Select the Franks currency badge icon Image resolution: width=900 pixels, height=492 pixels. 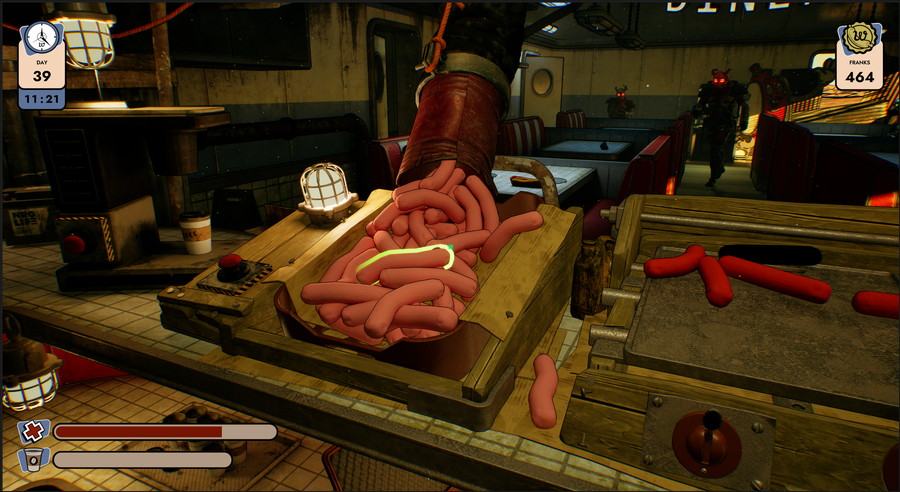(858, 40)
